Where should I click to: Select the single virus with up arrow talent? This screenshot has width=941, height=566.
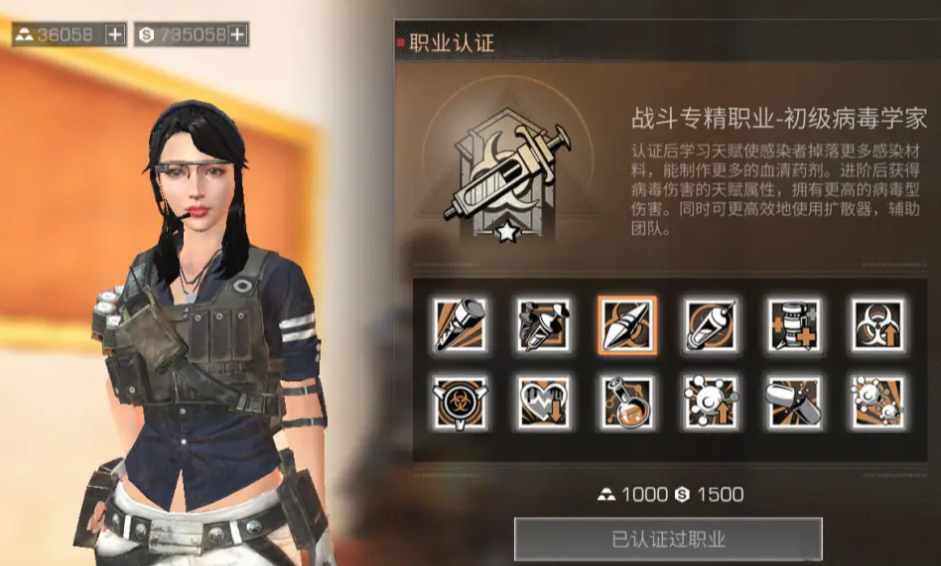pos(711,403)
